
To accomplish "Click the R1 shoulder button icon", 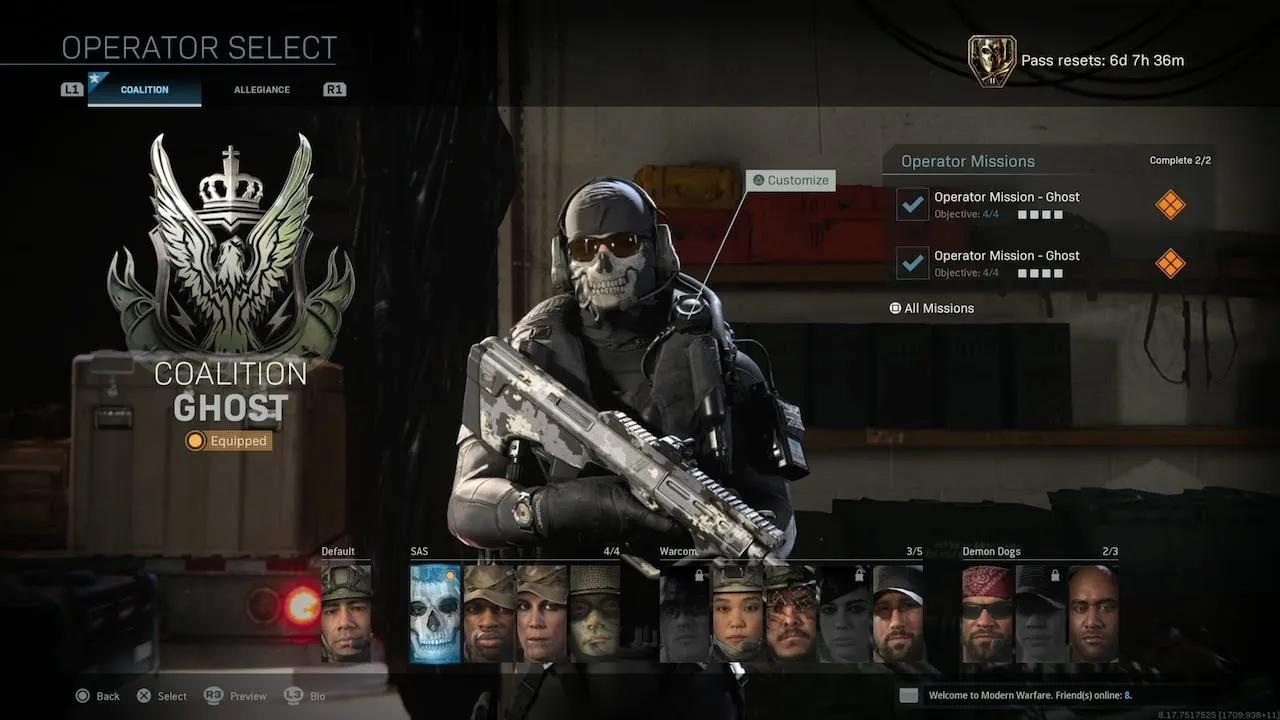I will (x=335, y=88).
